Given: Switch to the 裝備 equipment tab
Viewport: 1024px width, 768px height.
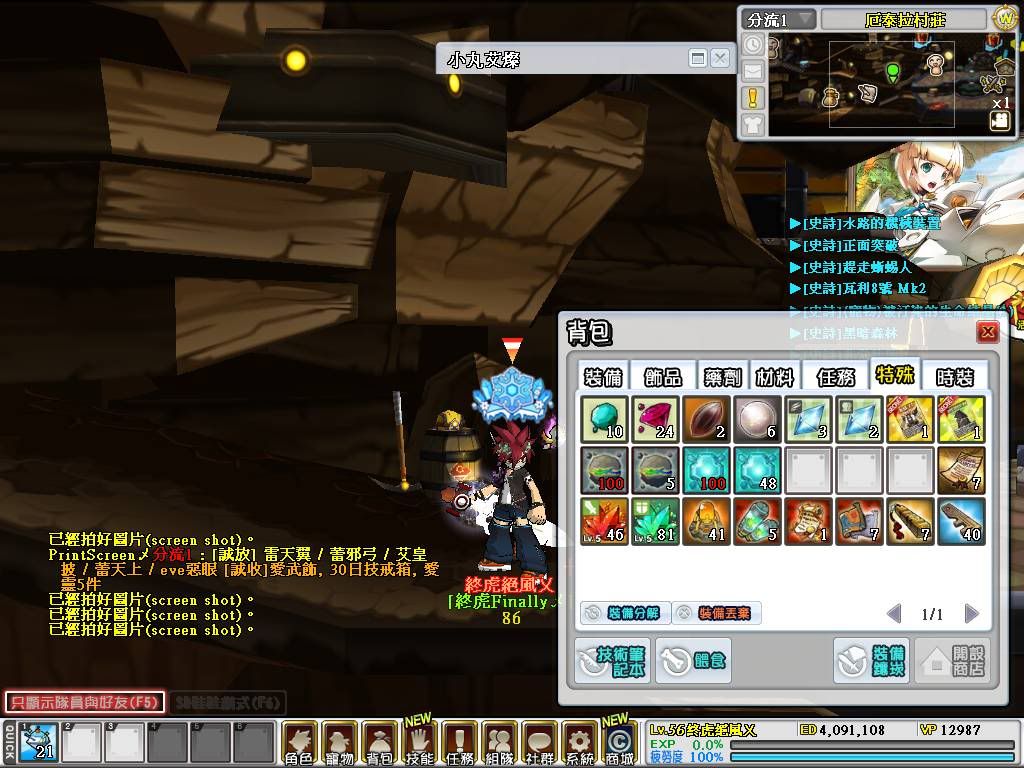Looking at the screenshot, I should [x=603, y=376].
